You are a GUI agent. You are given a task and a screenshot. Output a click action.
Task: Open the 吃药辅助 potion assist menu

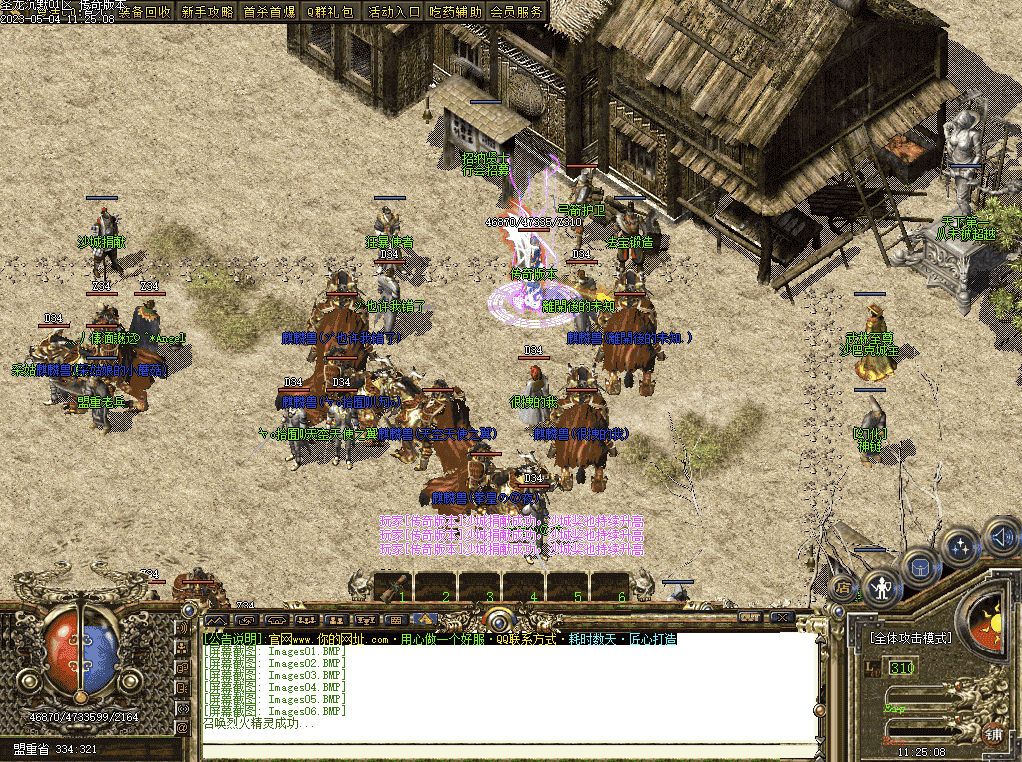(x=456, y=12)
